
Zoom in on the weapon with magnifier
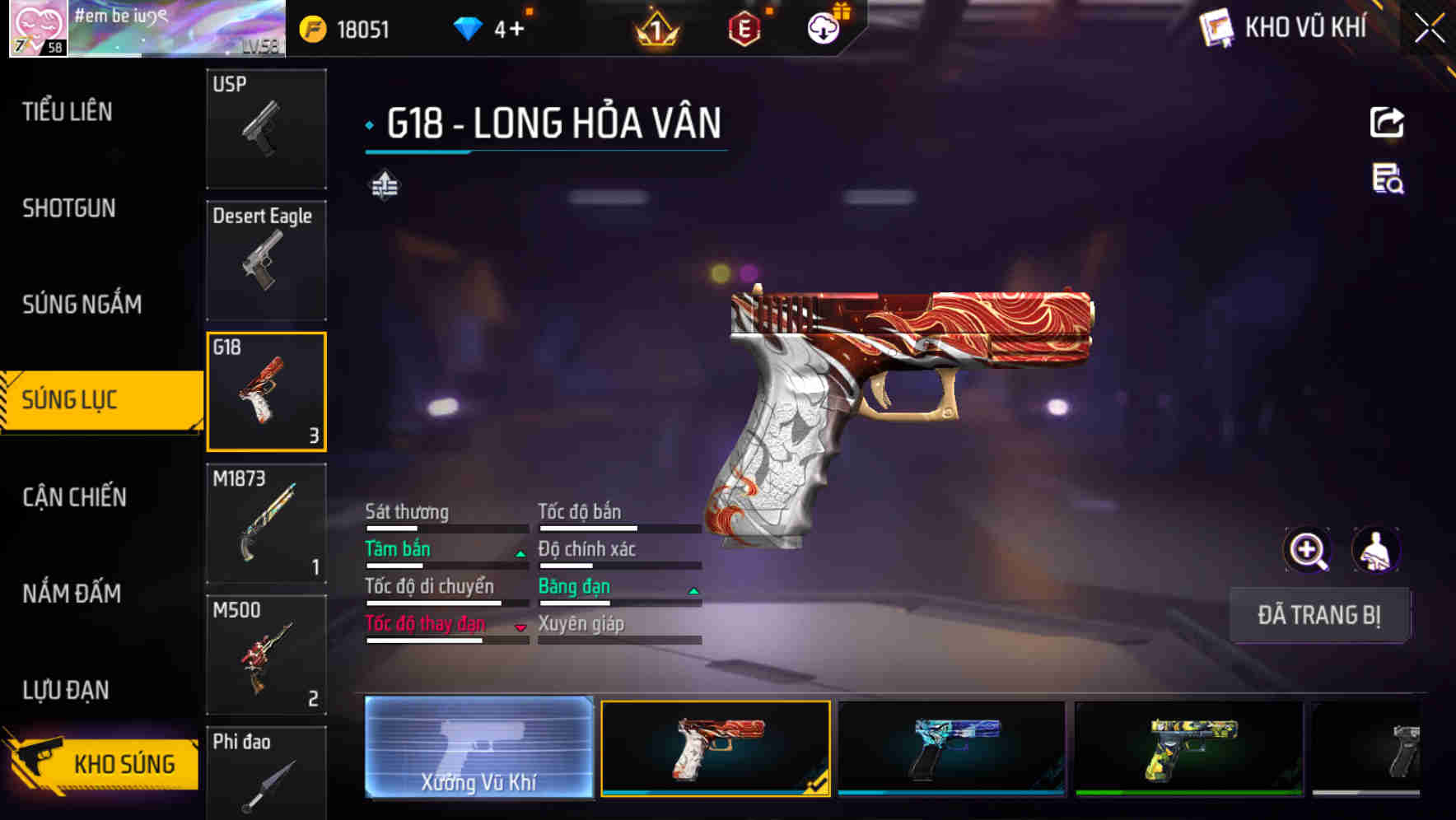[1307, 550]
